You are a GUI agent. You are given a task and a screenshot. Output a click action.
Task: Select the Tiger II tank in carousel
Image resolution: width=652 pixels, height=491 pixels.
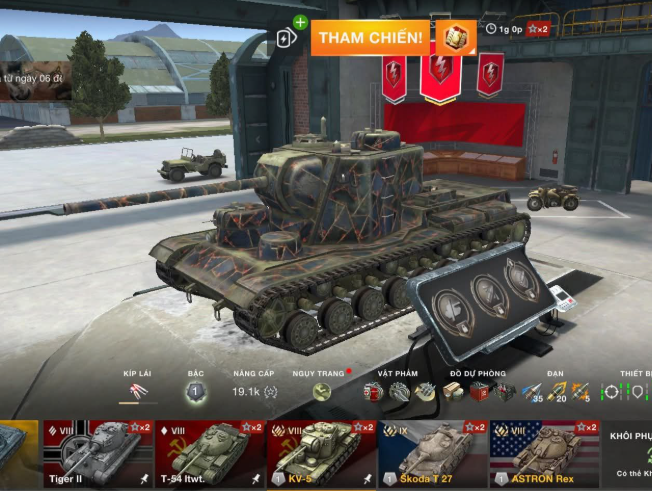tap(96, 454)
